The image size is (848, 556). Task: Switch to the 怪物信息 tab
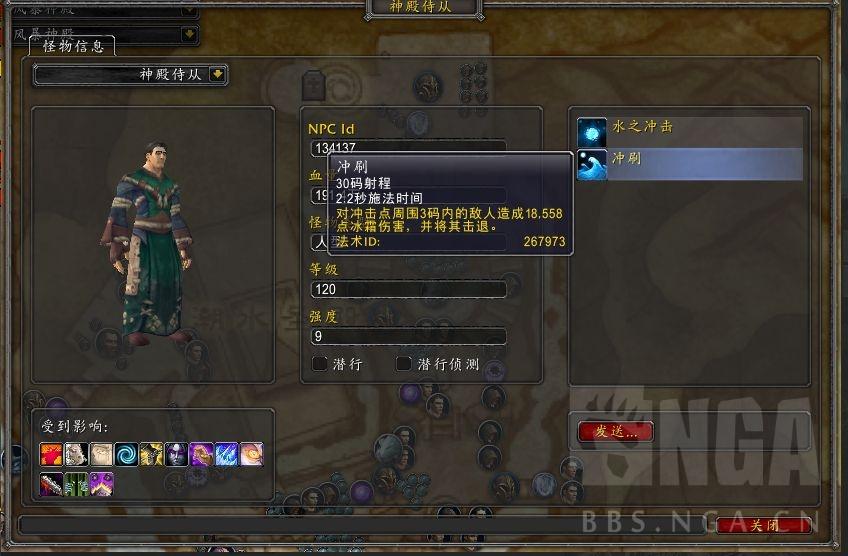click(71, 46)
